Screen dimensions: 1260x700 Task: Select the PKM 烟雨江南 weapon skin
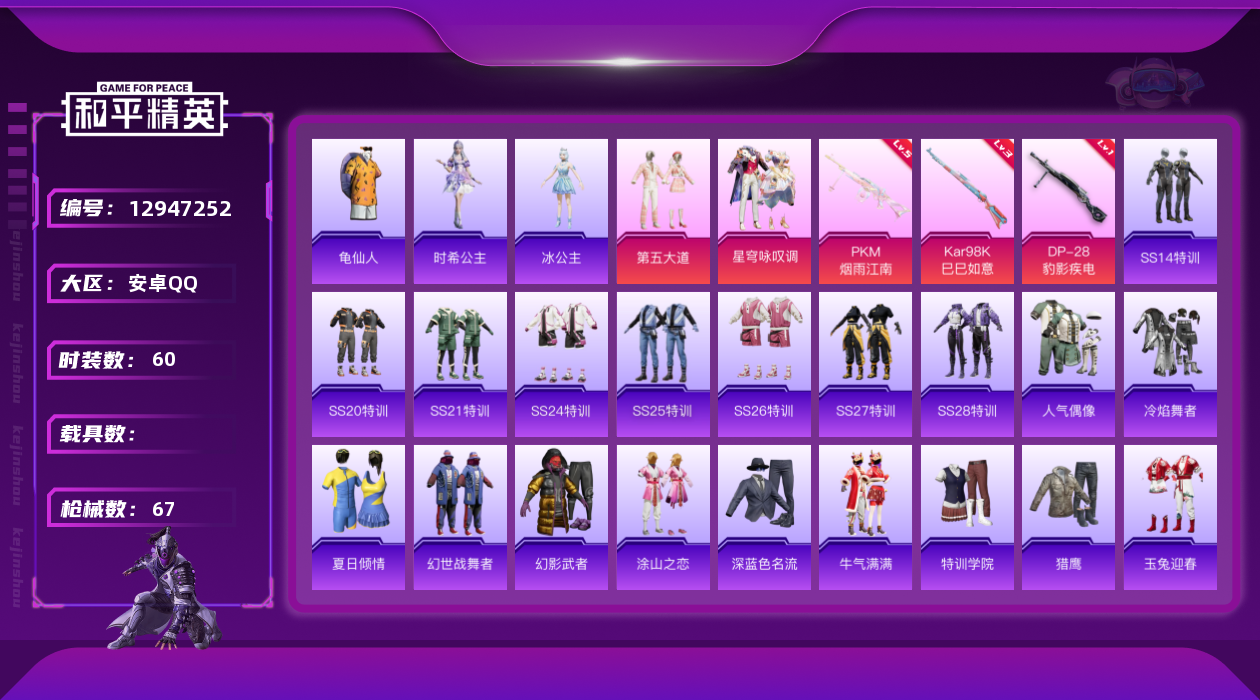tap(865, 210)
